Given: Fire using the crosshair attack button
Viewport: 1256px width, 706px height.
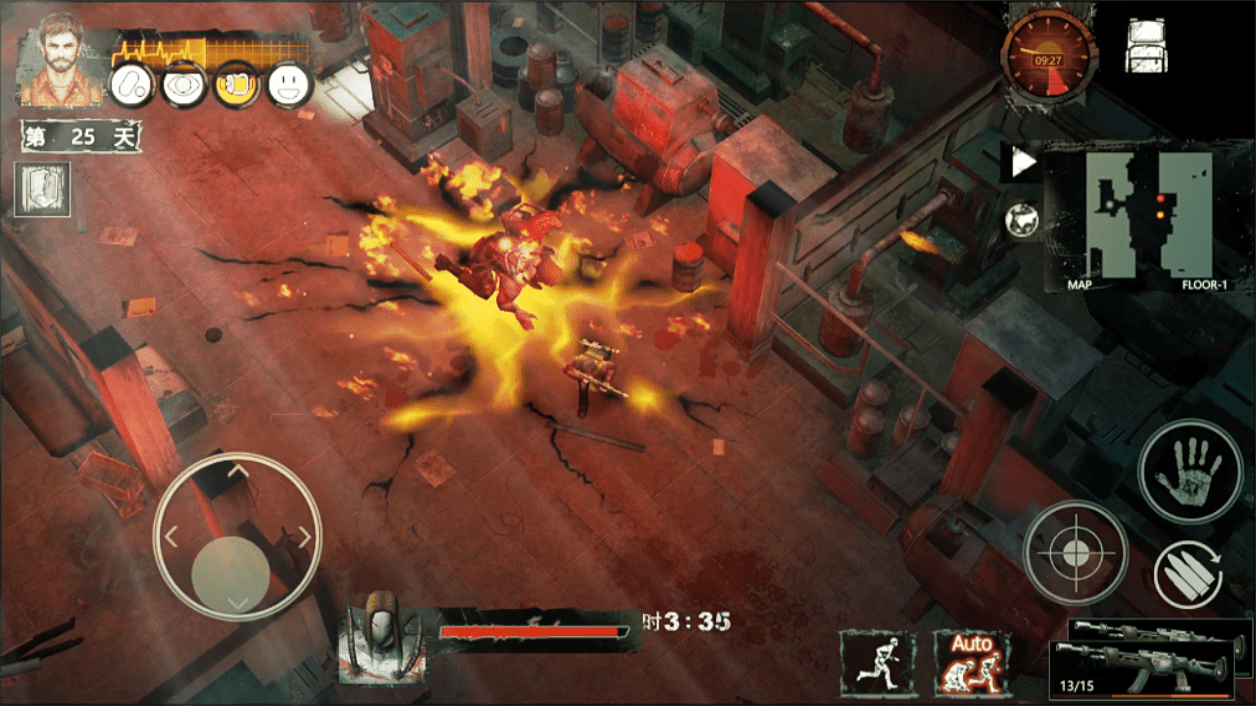Looking at the screenshot, I should [1075, 552].
